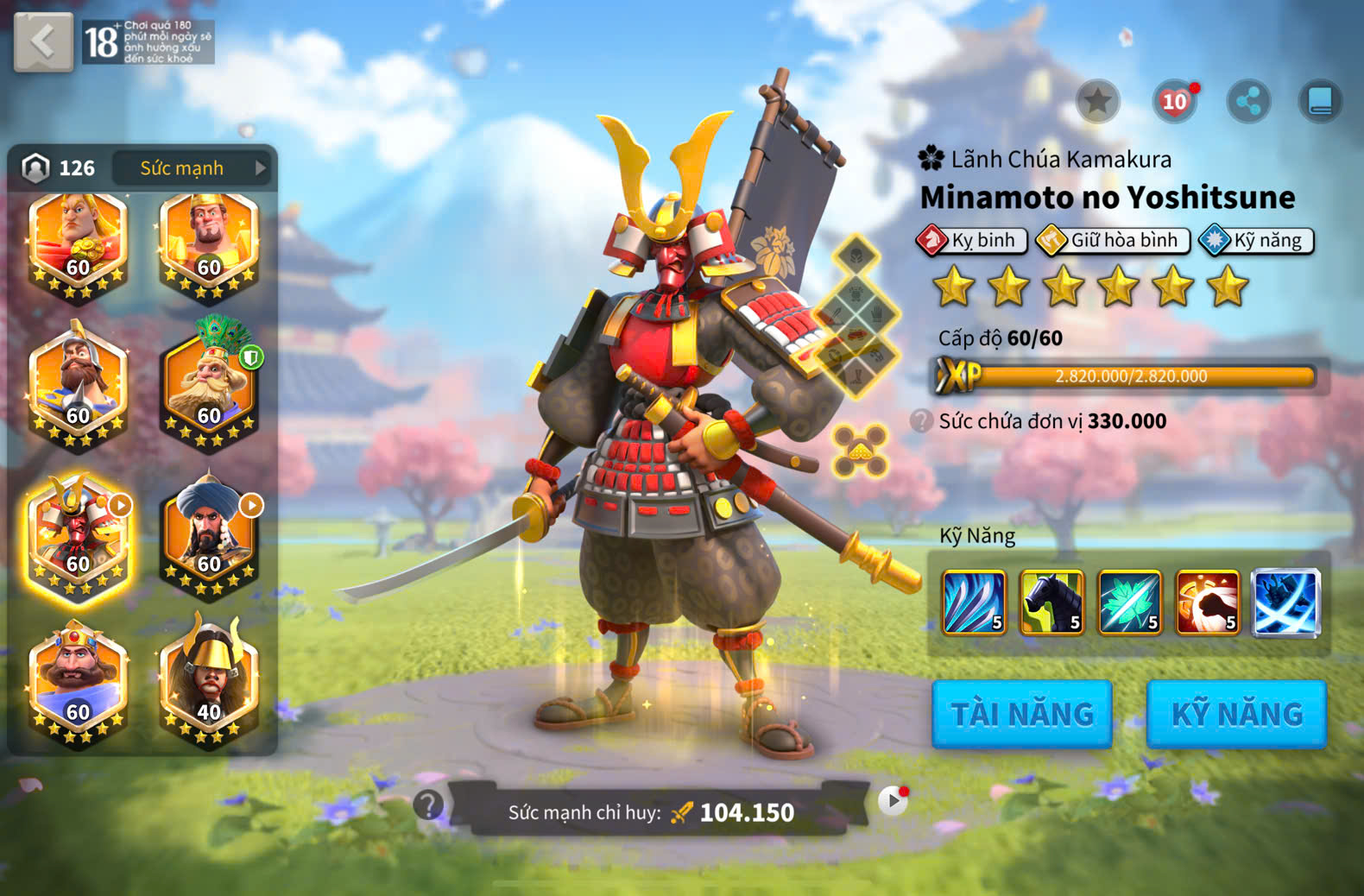View the diamond-shaped equipment slots panel
This screenshot has height=896, width=1364.
(x=857, y=315)
